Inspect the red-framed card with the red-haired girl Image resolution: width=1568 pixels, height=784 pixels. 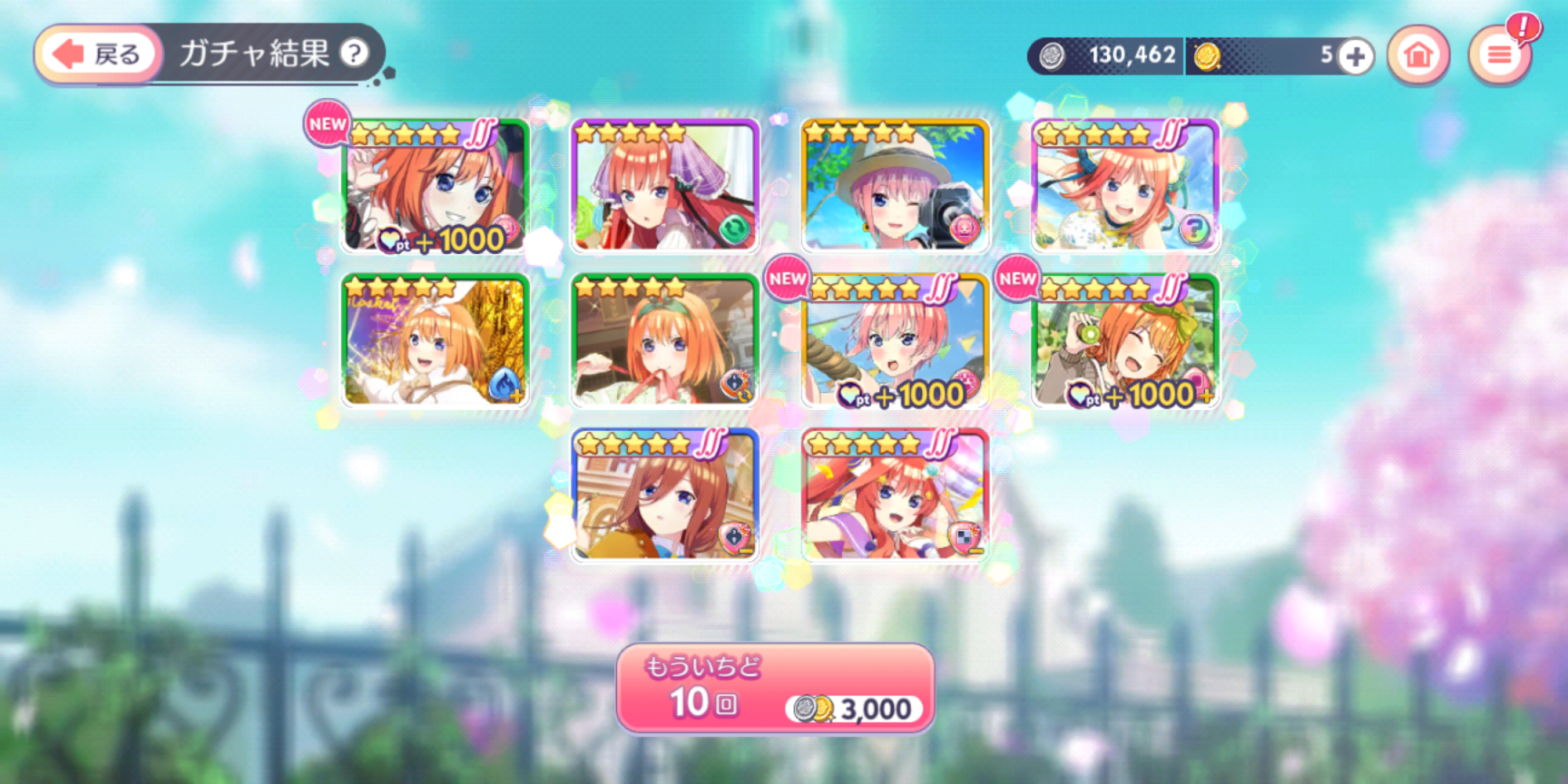(895, 494)
